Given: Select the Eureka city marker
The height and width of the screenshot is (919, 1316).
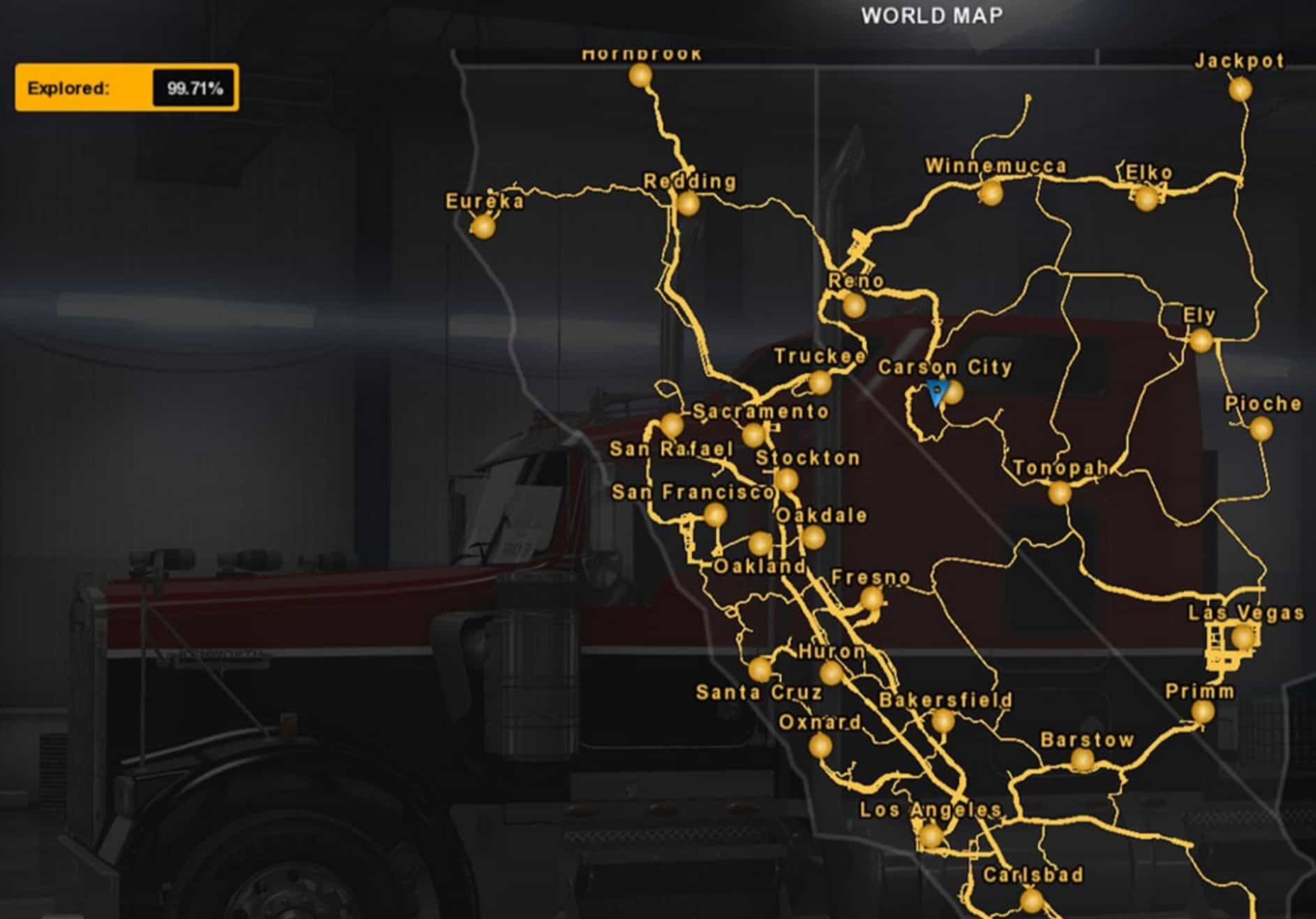Looking at the screenshot, I should (x=482, y=226).
